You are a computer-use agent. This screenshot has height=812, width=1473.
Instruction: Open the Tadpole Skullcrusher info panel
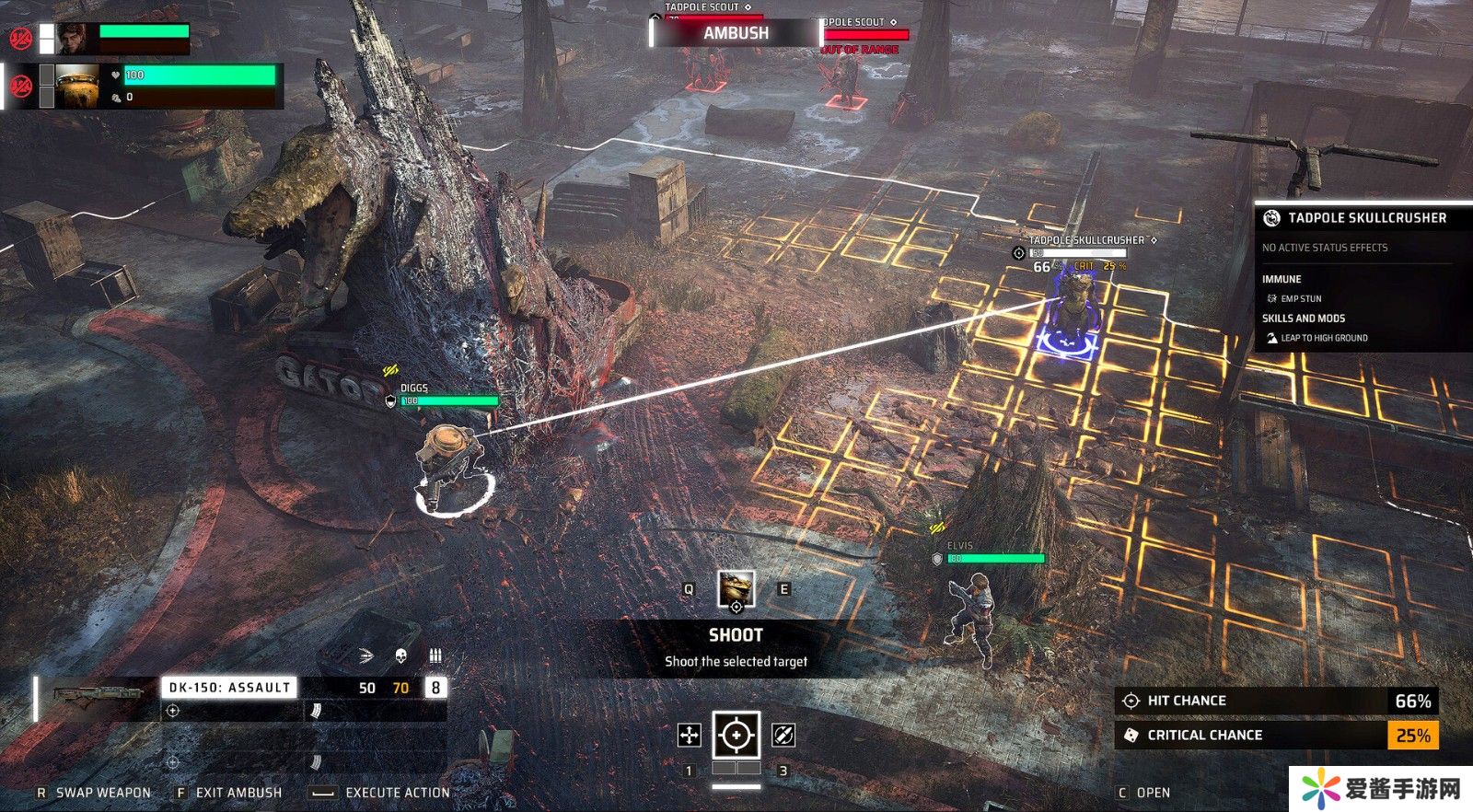[x=1366, y=218]
